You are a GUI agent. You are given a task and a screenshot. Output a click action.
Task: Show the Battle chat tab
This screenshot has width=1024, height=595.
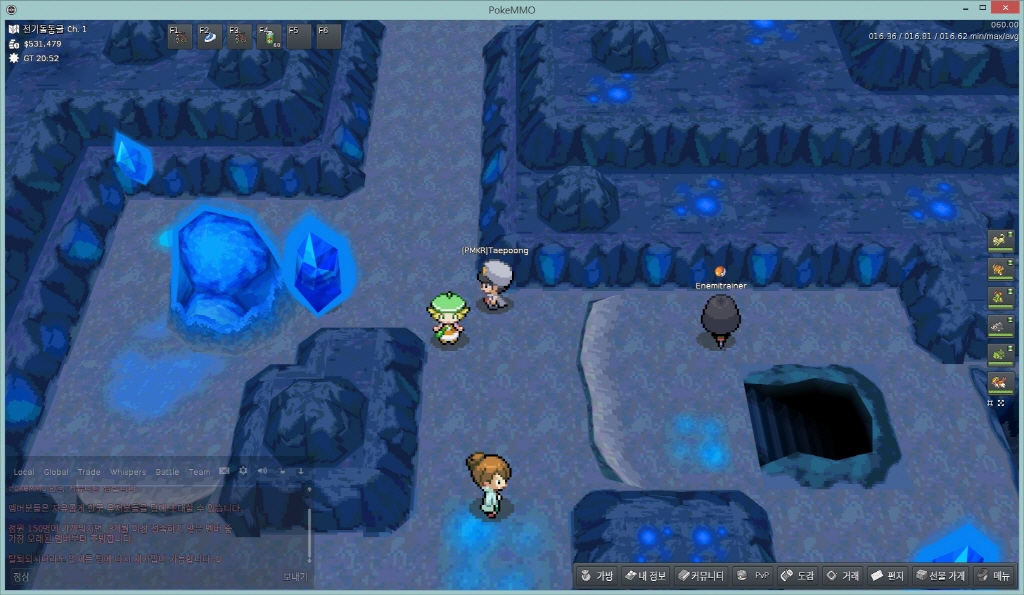coord(167,472)
